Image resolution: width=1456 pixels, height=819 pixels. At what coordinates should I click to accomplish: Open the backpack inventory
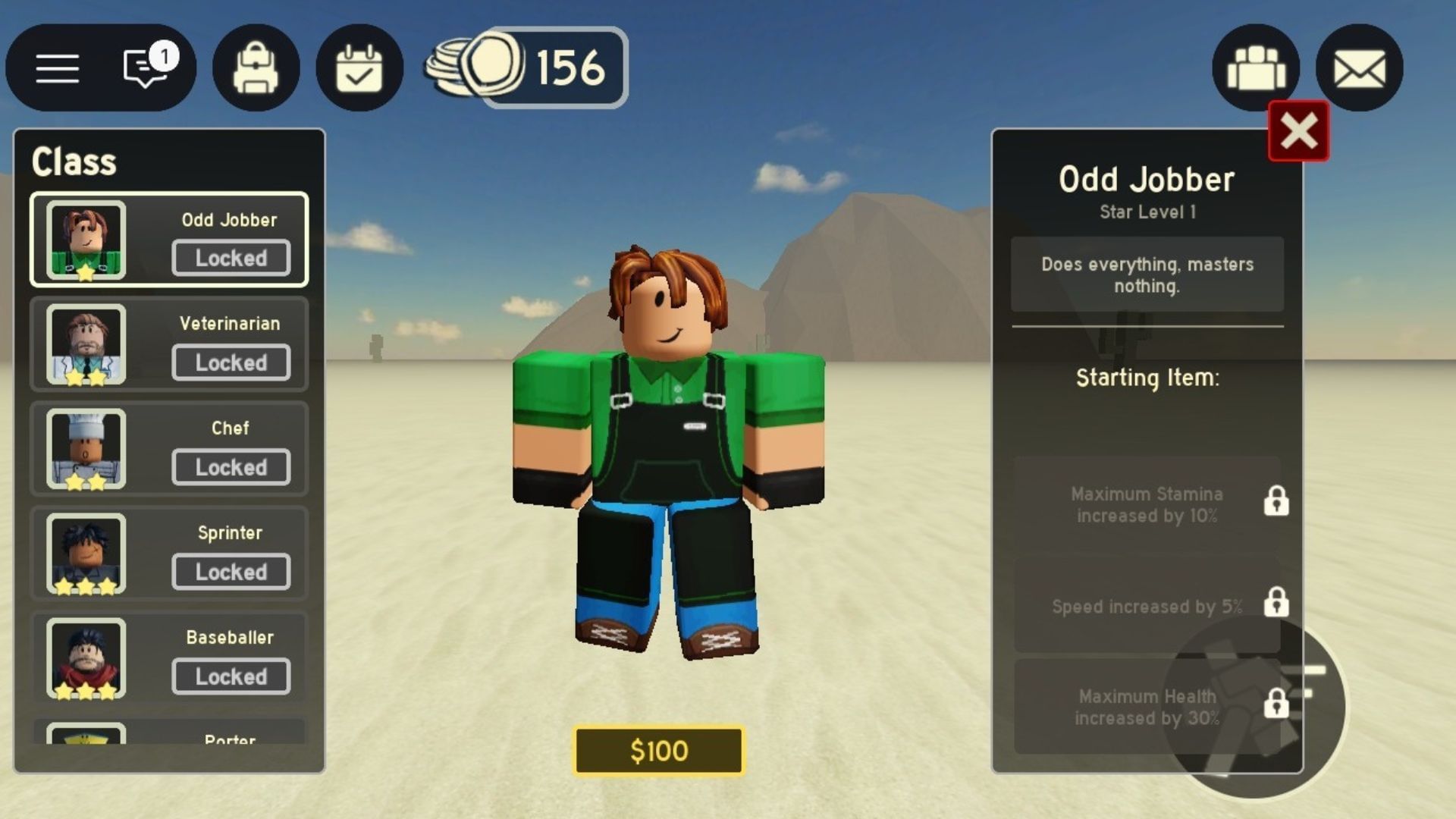(x=256, y=68)
